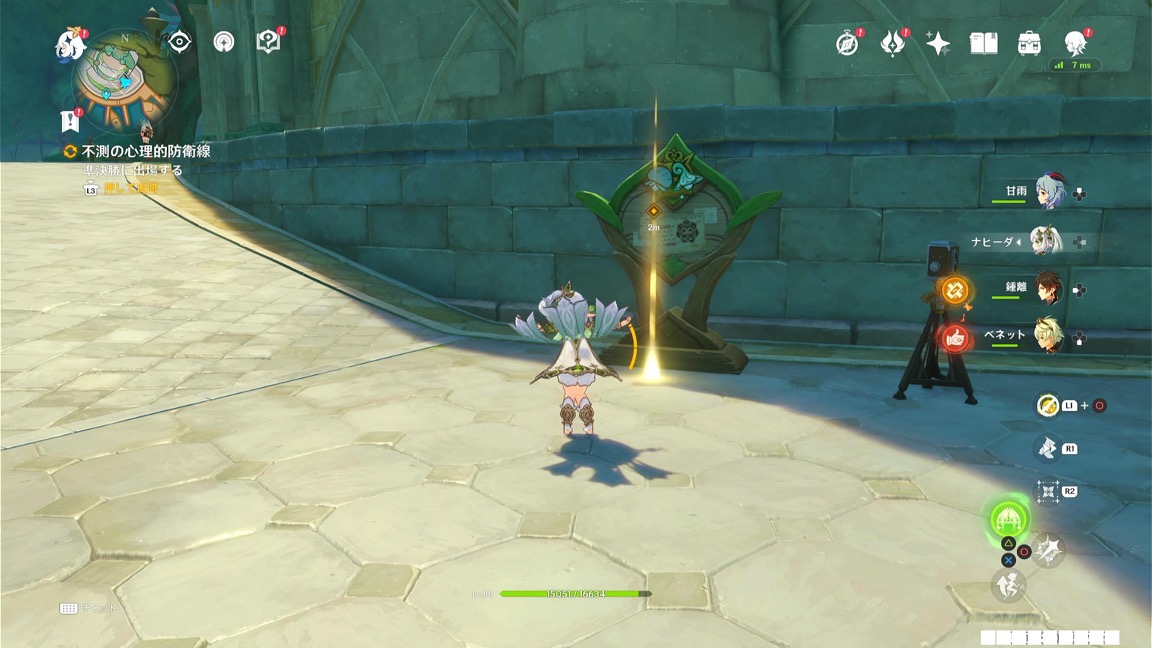The width and height of the screenshot is (1152, 648).
Task: Open the speech bubble tutorial icon
Action: coord(268,42)
